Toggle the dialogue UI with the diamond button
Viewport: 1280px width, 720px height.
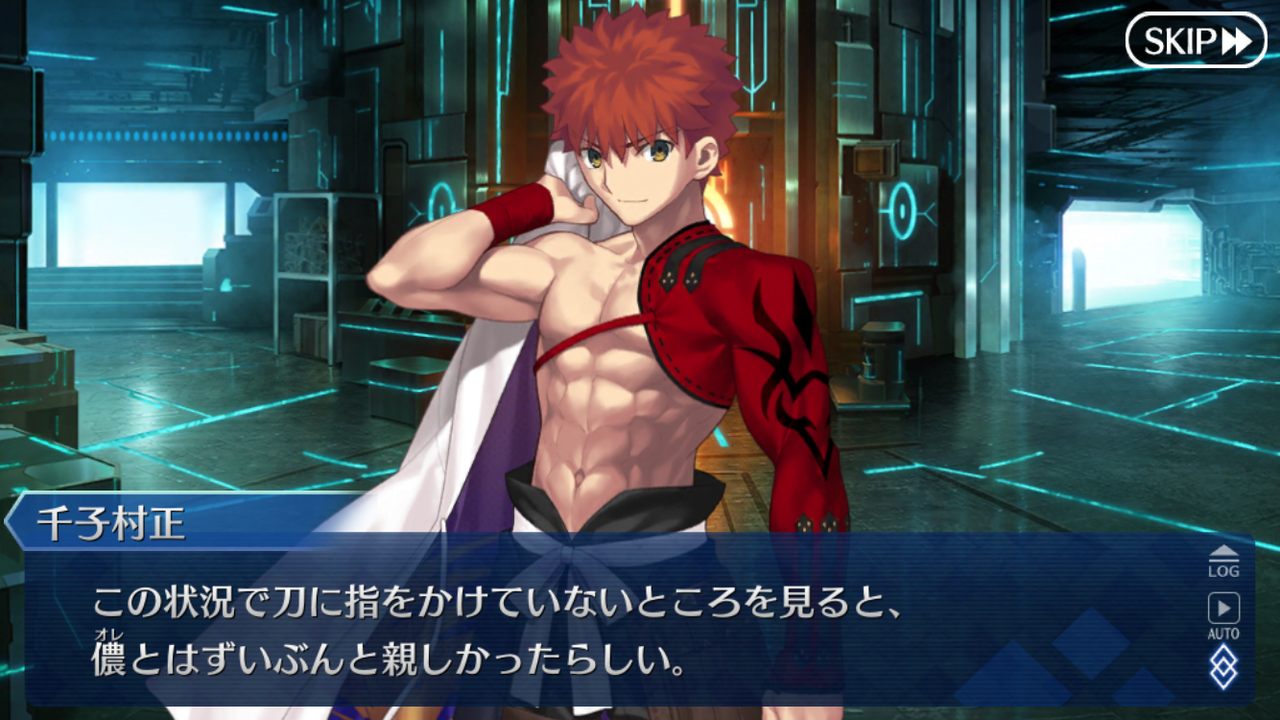pos(1225,667)
